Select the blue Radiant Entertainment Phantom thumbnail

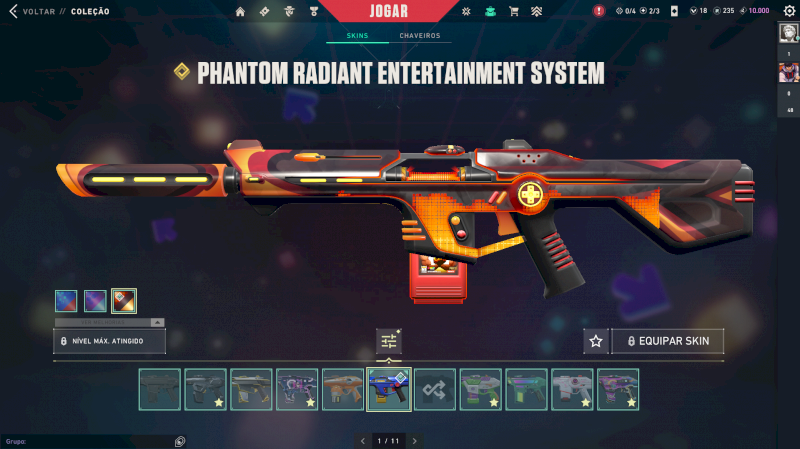389,389
